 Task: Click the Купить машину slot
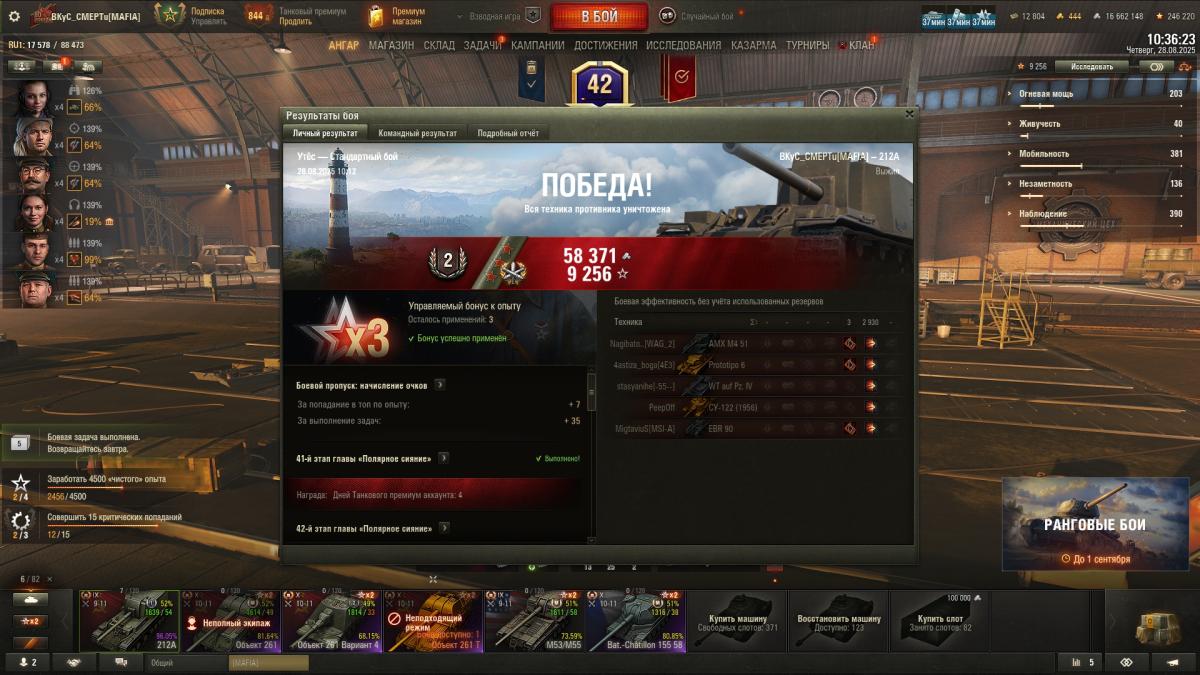[737, 620]
